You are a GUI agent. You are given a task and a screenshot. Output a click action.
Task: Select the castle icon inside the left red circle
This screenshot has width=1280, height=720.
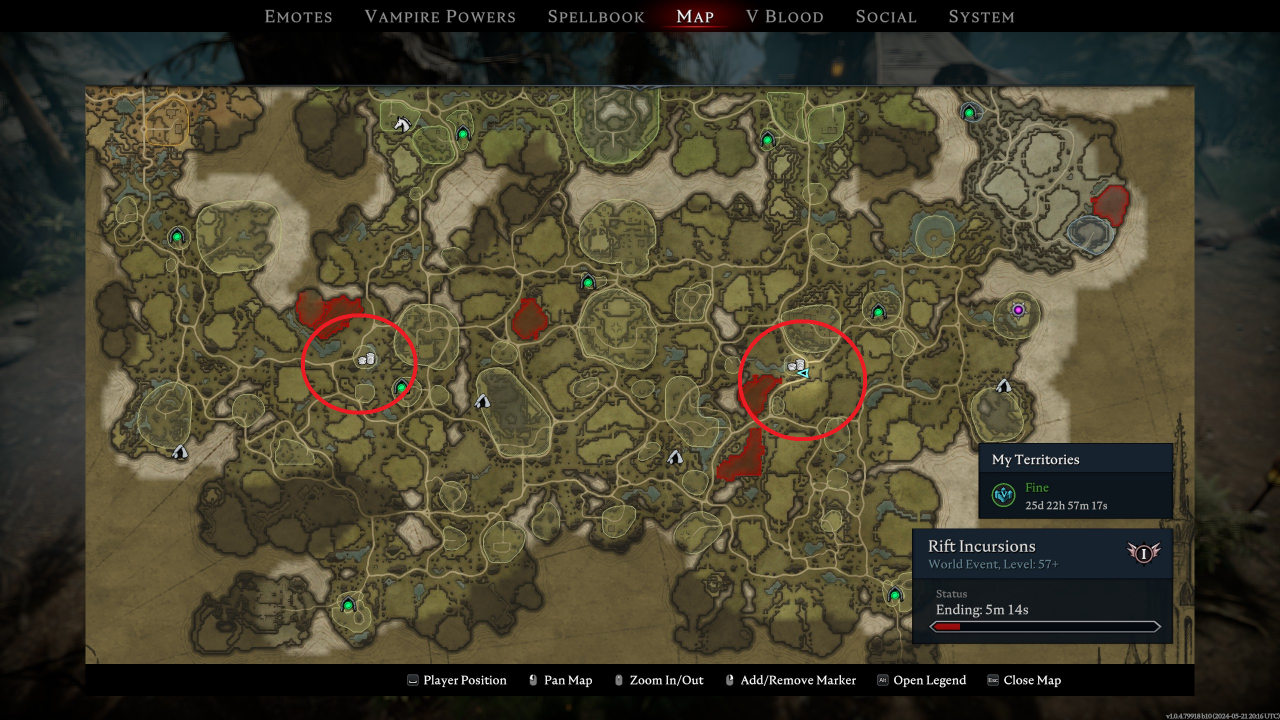tap(367, 357)
